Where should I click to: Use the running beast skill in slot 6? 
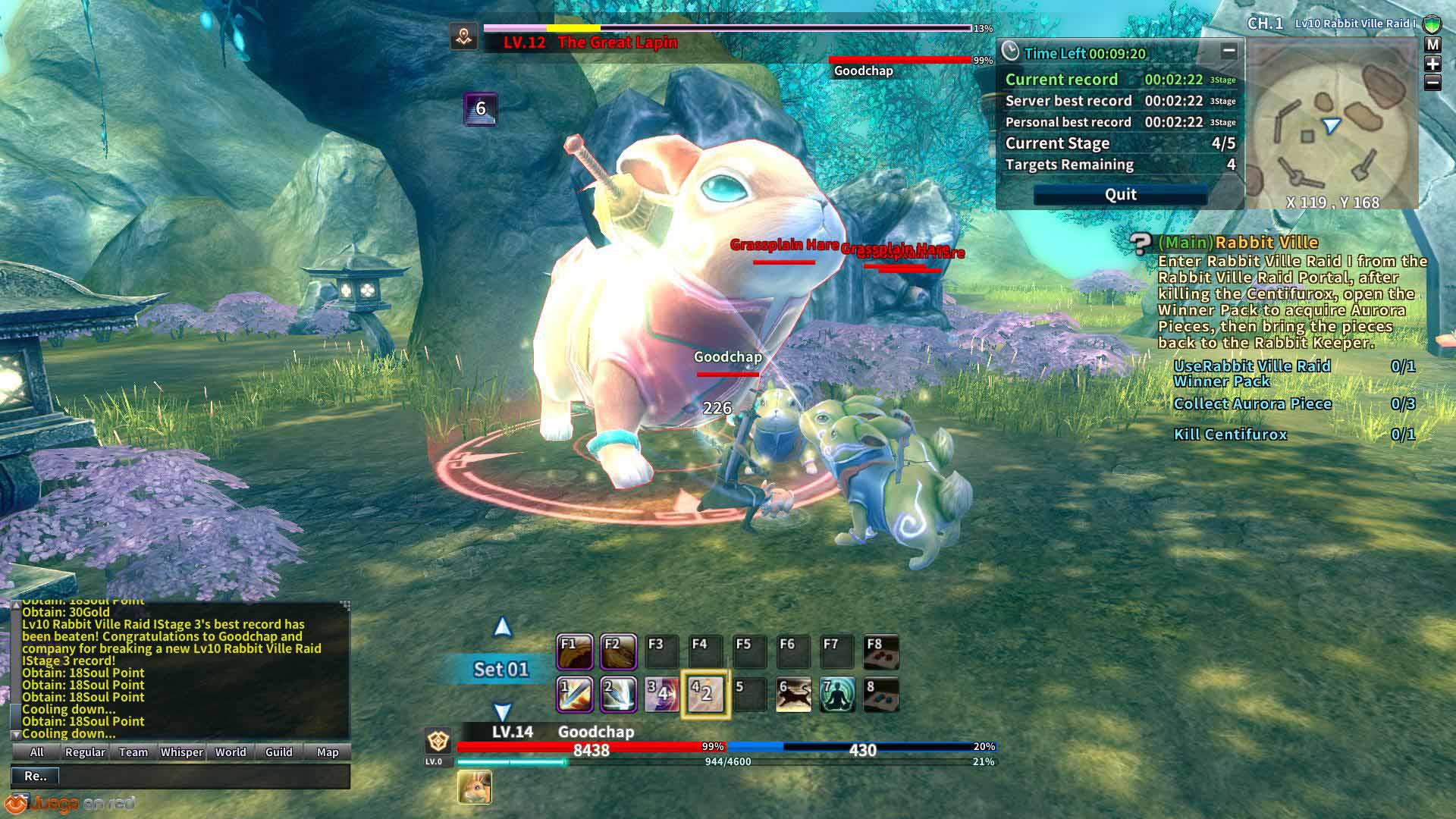coord(794,695)
